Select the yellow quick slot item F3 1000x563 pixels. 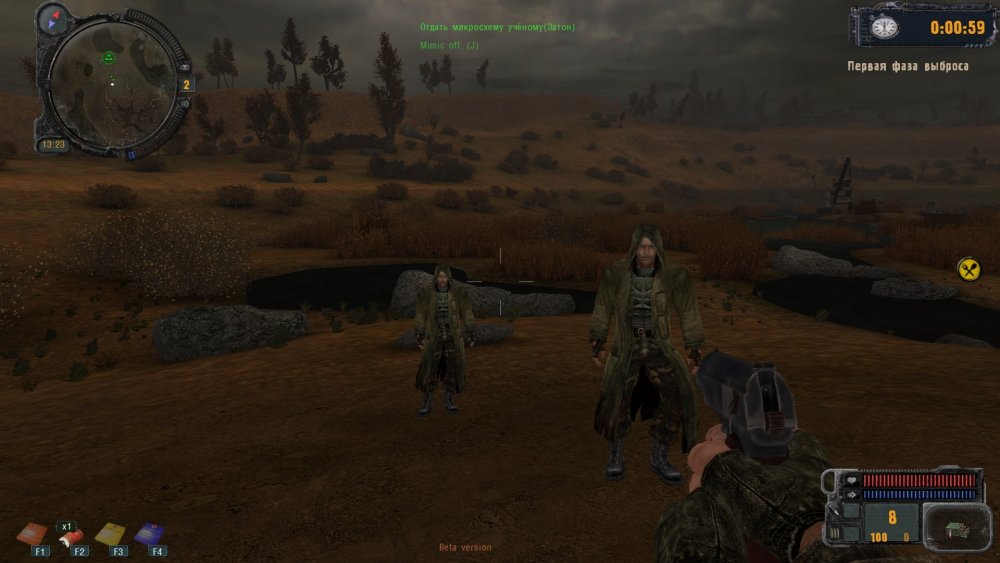[x=110, y=534]
